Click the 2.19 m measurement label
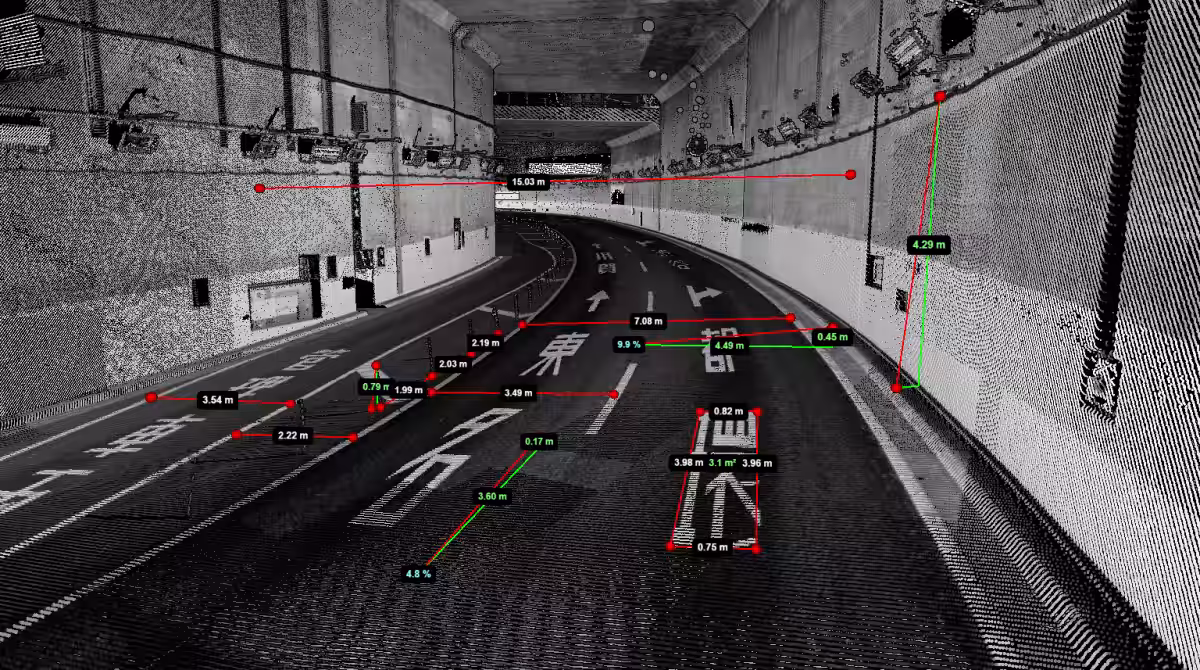This screenshot has width=1200, height=670. [485, 343]
